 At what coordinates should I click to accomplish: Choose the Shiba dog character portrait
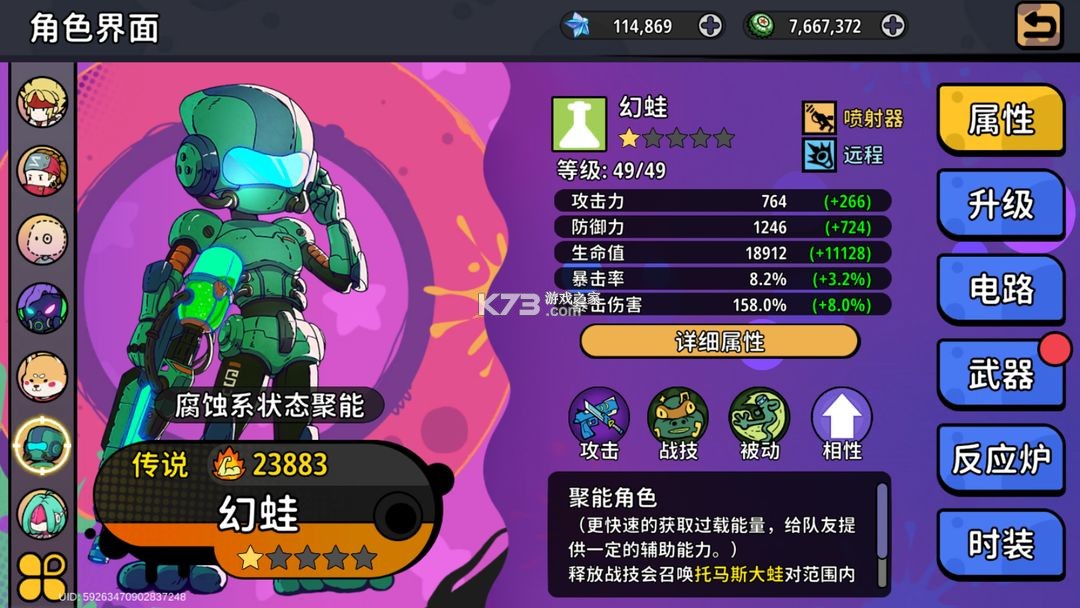42,377
